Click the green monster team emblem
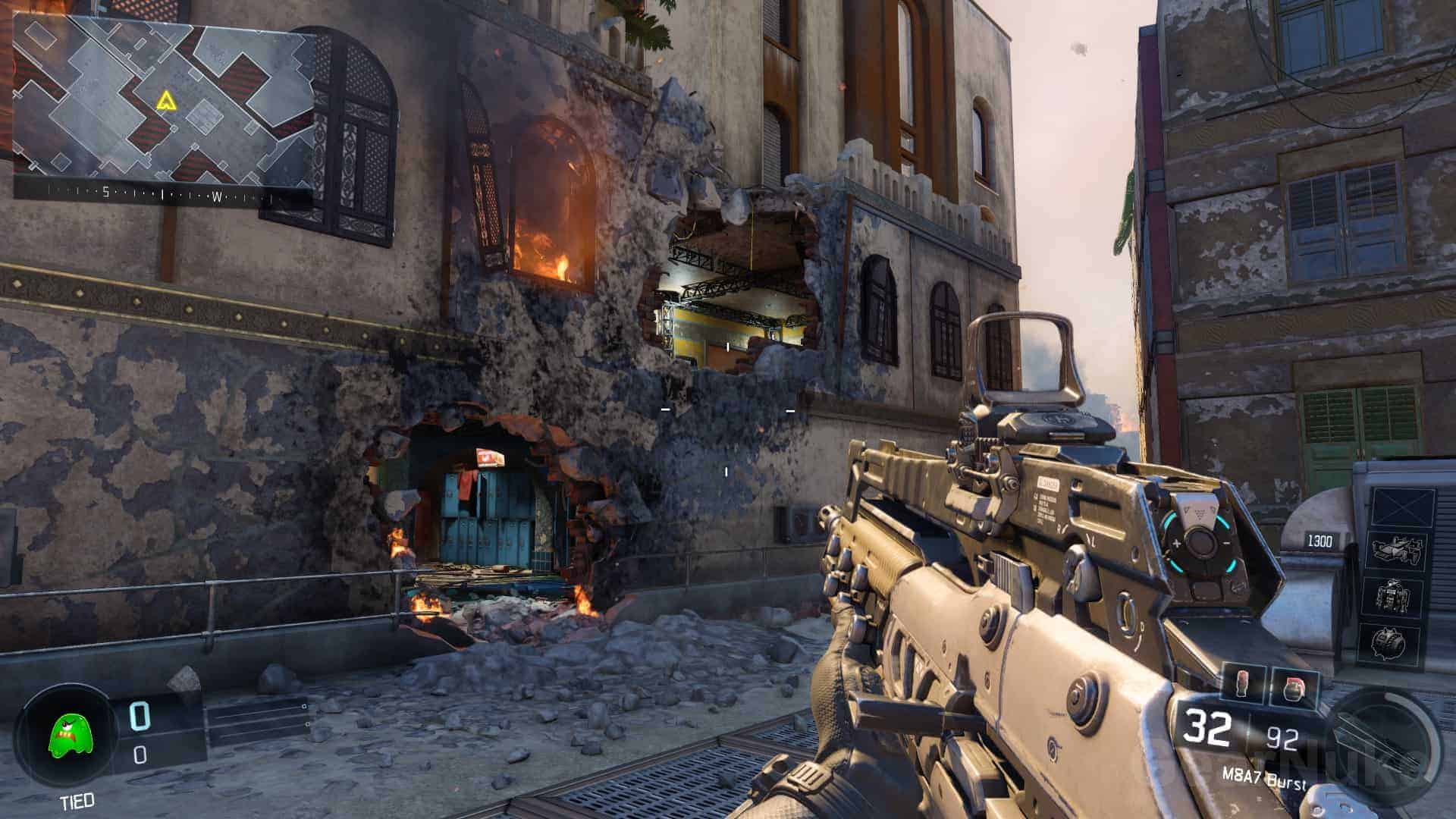1456x819 pixels. coord(65,738)
